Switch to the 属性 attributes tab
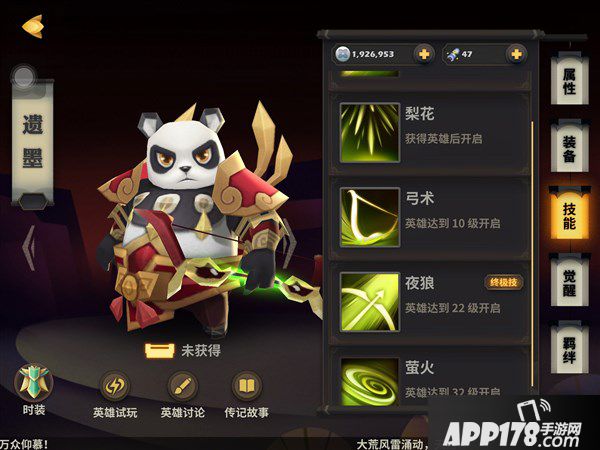600x450 pixels. (x=568, y=81)
